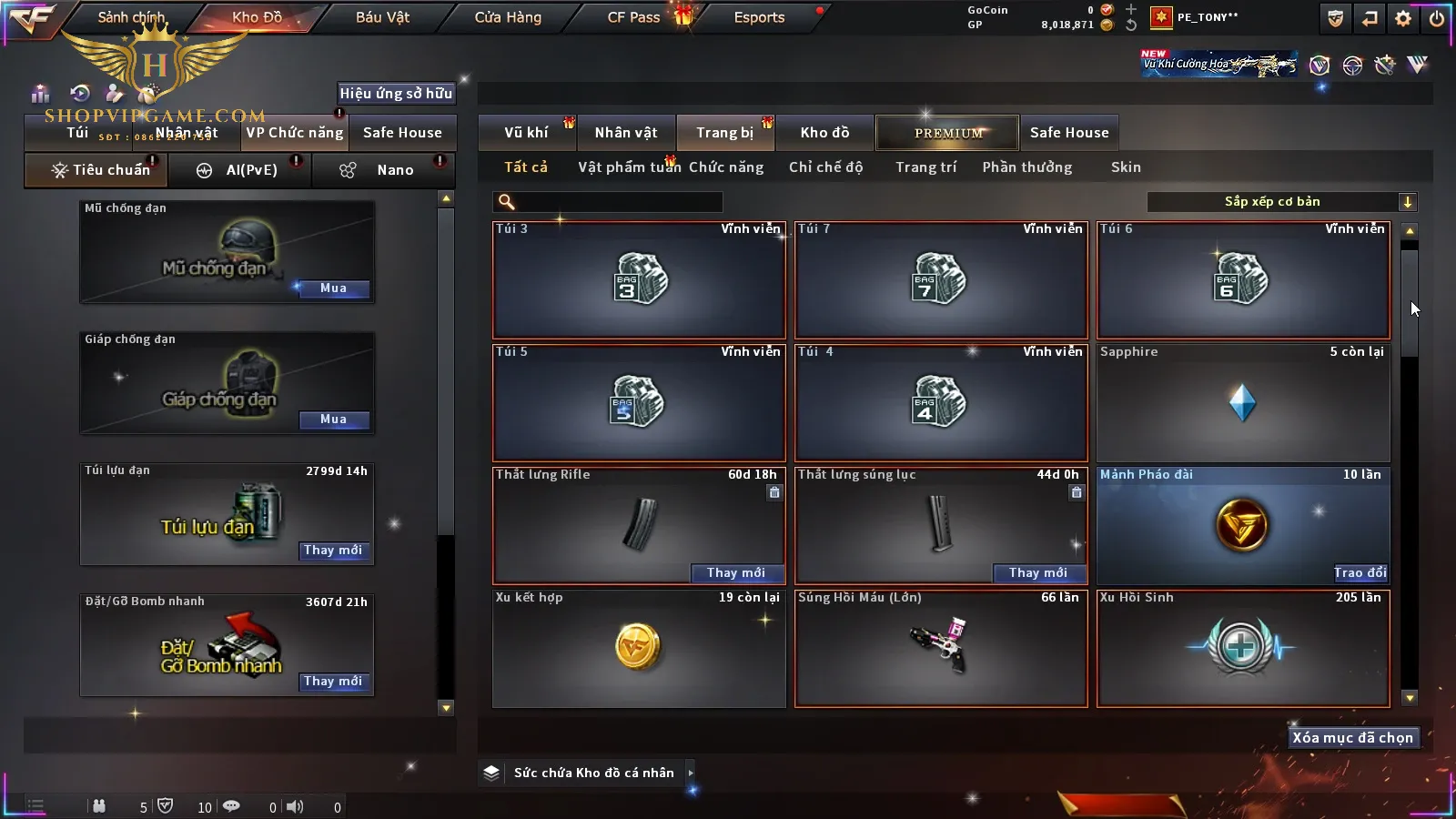Return to Sảnh chính lobby
The image size is (1456, 819).
(131, 17)
